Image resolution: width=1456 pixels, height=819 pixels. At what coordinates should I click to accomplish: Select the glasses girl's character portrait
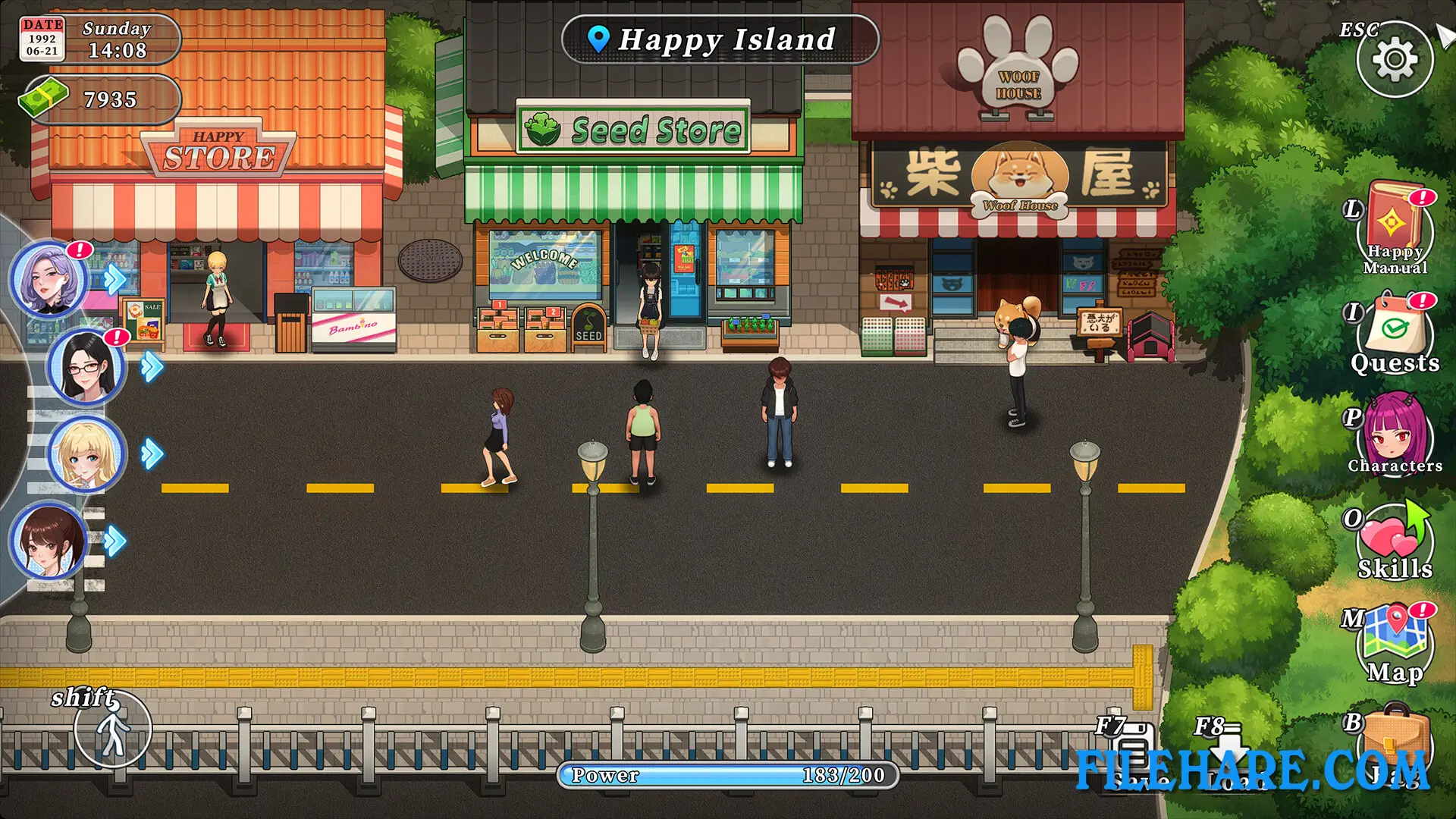[86, 368]
